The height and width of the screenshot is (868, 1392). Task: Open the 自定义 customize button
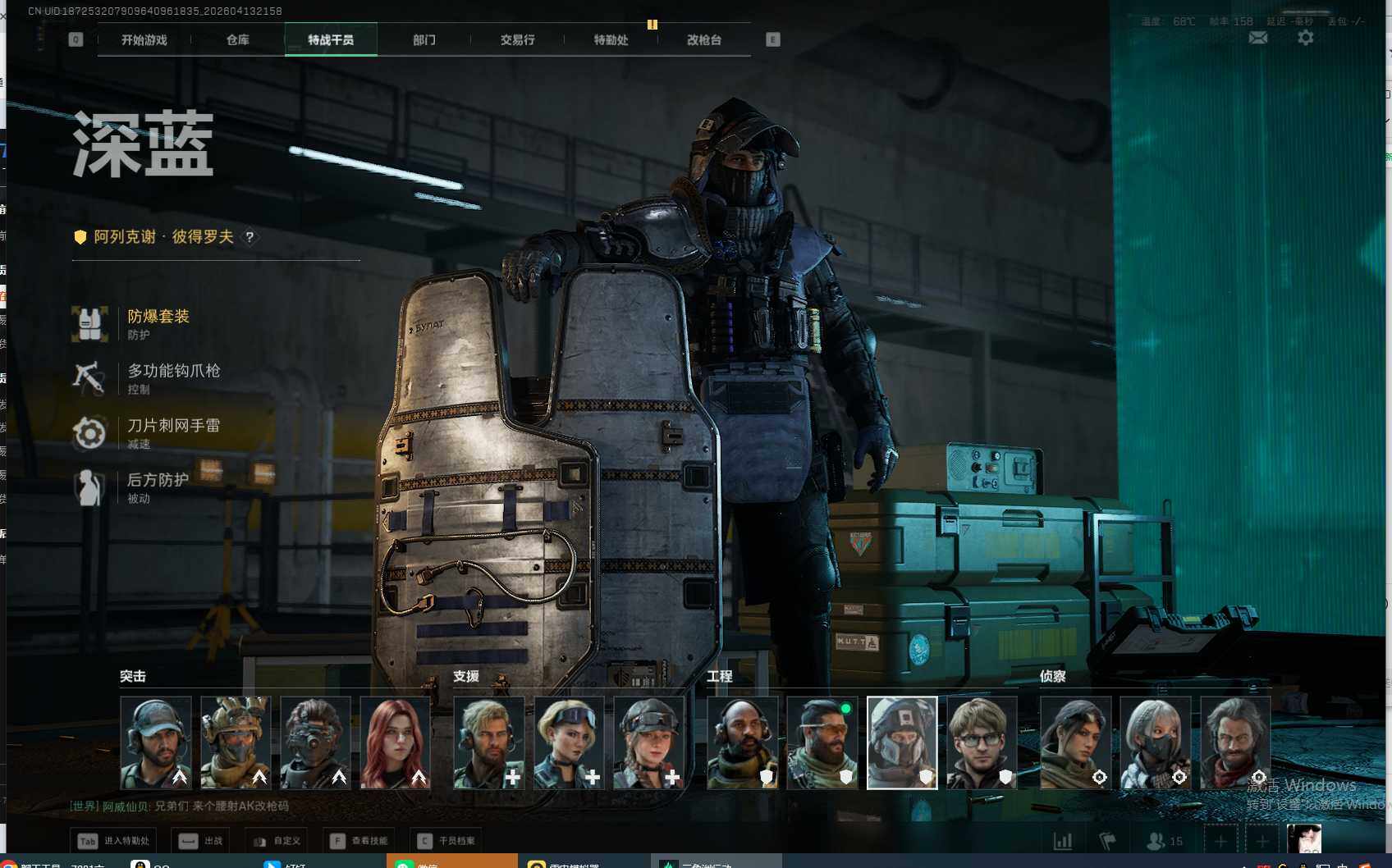[x=277, y=841]
